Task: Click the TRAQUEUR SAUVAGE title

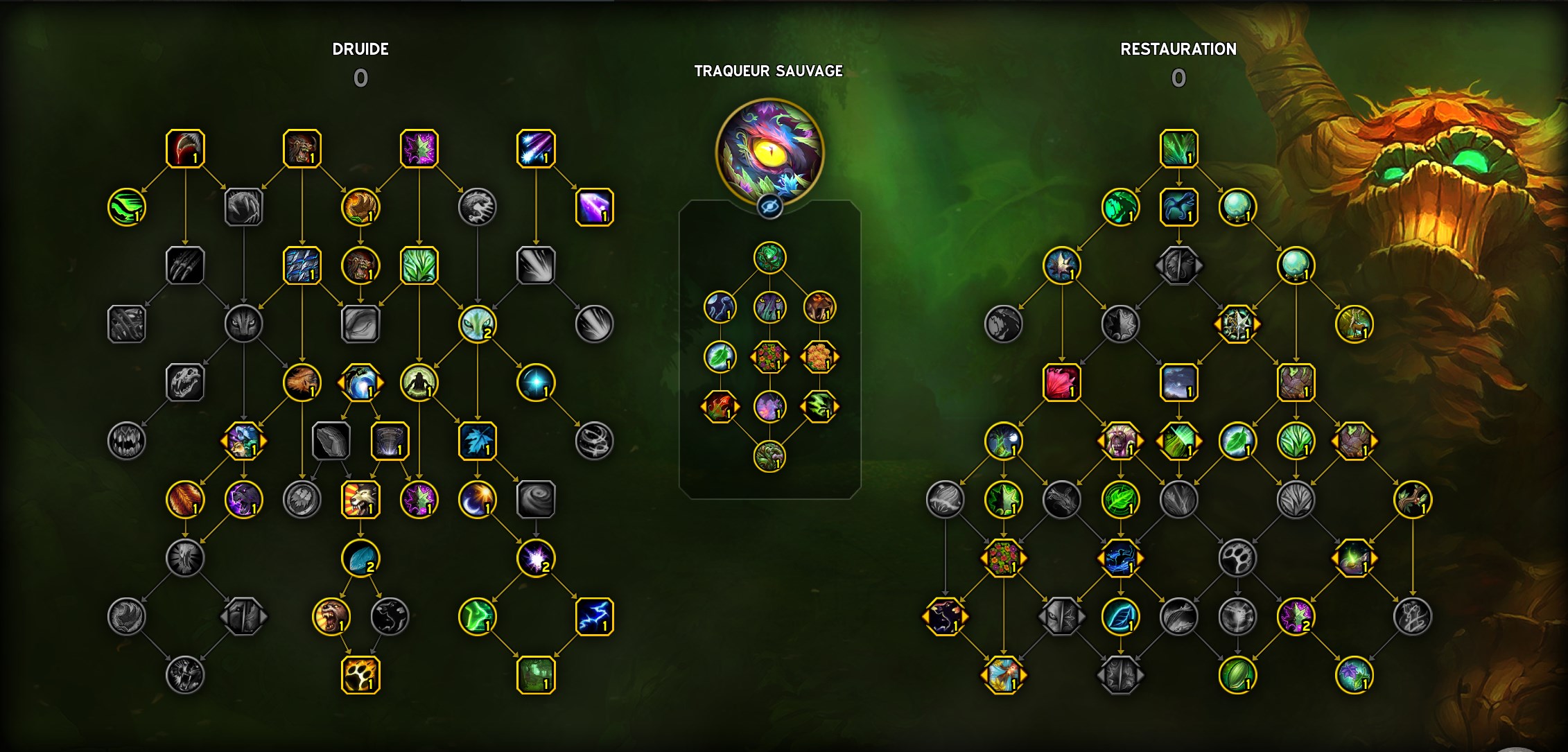Action: 768,71
